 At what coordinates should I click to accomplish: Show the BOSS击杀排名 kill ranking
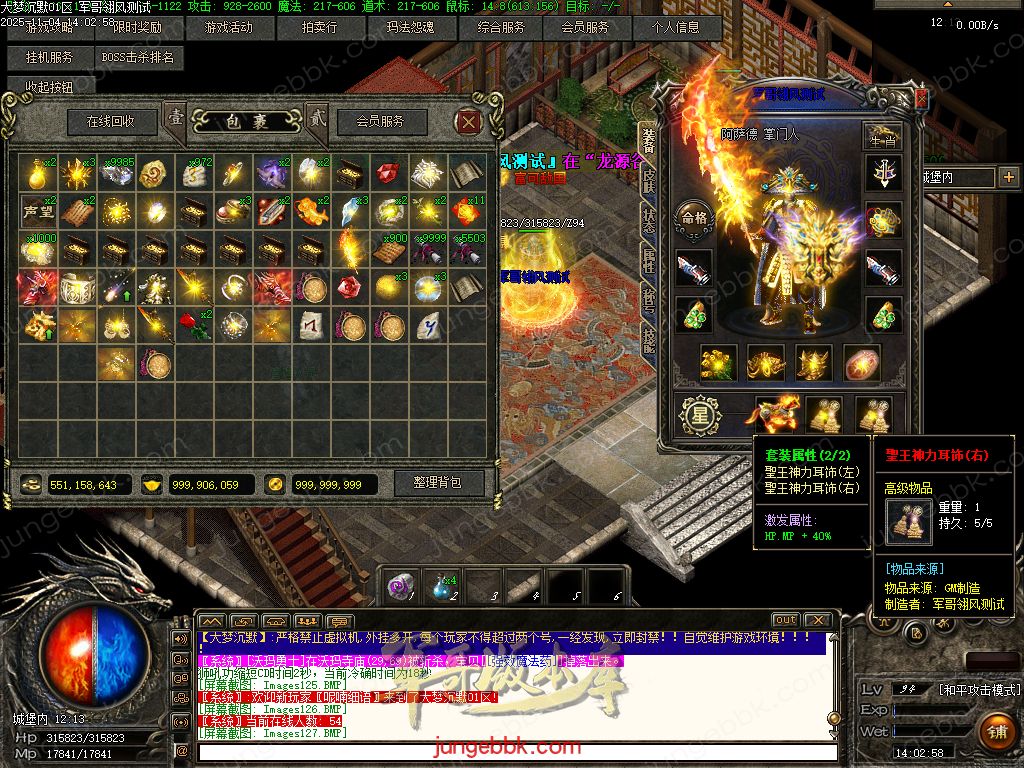pyautogui.click(x=138, y=58)
